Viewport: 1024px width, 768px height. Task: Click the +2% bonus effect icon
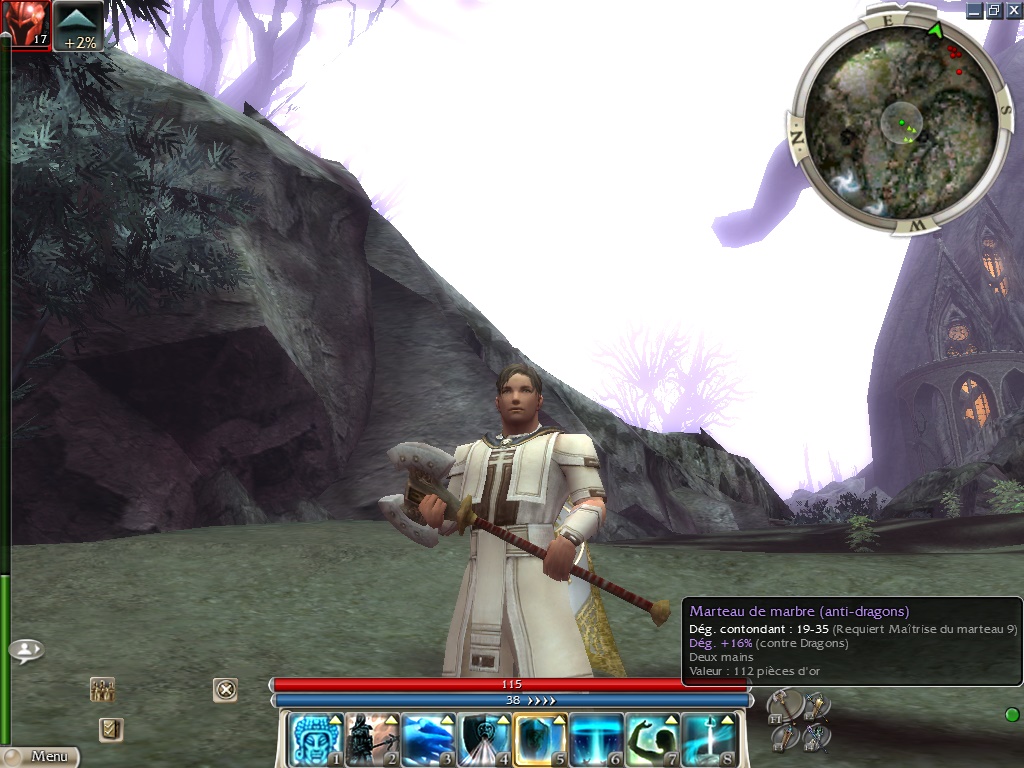79,25
